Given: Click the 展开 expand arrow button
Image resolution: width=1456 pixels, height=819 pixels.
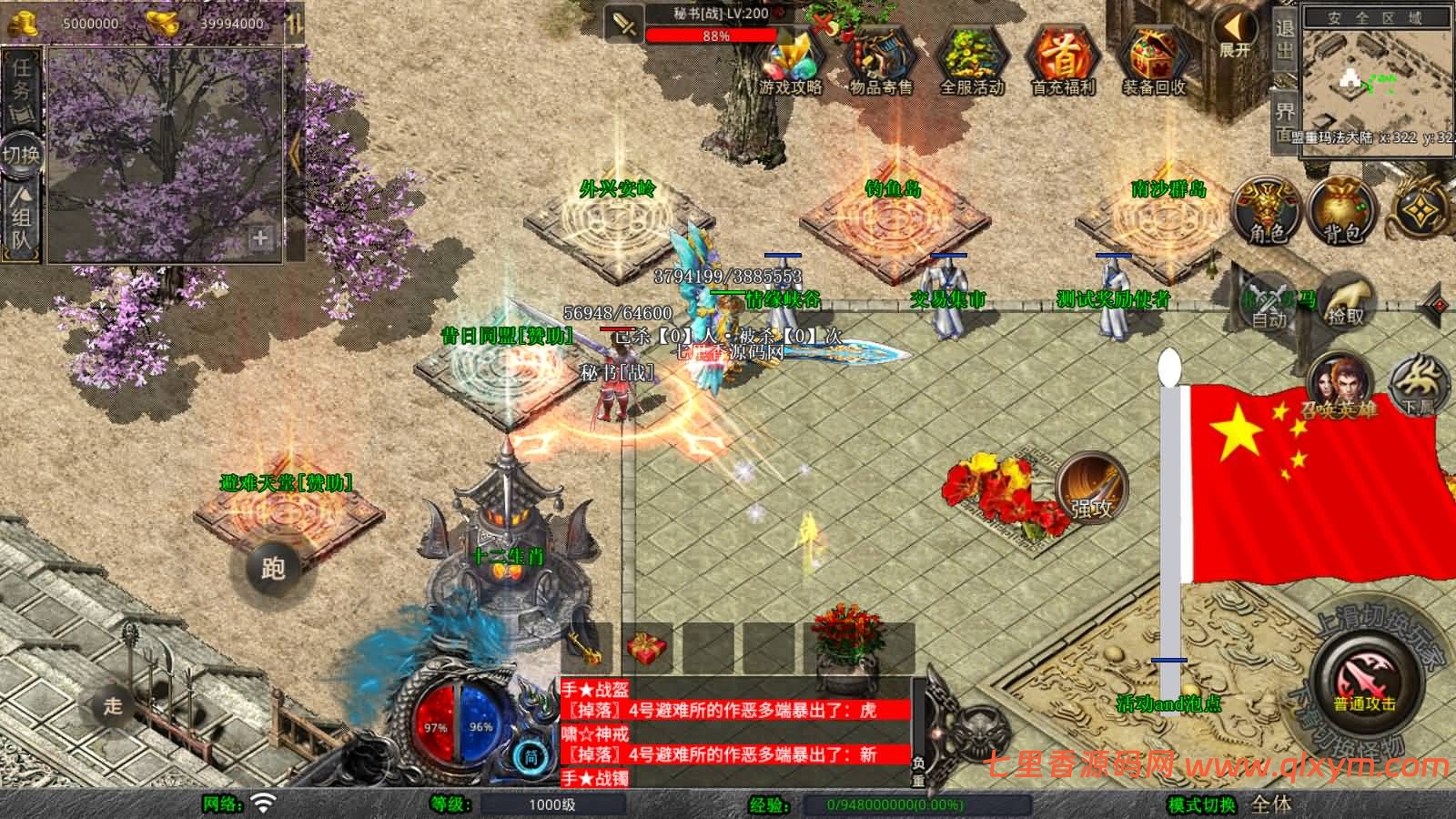Looking at the screenshot, I should tap(1235, 34).
